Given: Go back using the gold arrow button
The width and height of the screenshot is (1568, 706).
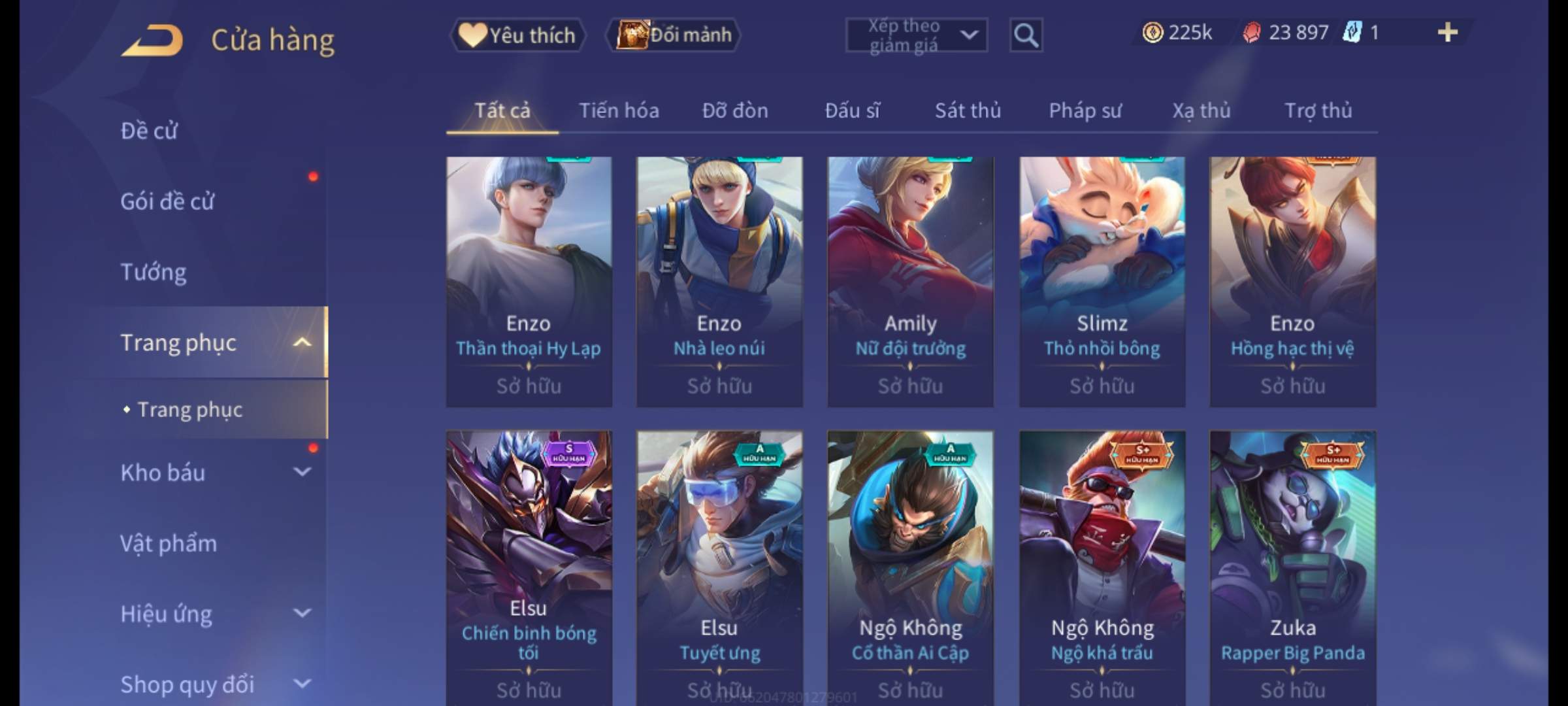Looking at the screenshot, I should coord(152,41).
